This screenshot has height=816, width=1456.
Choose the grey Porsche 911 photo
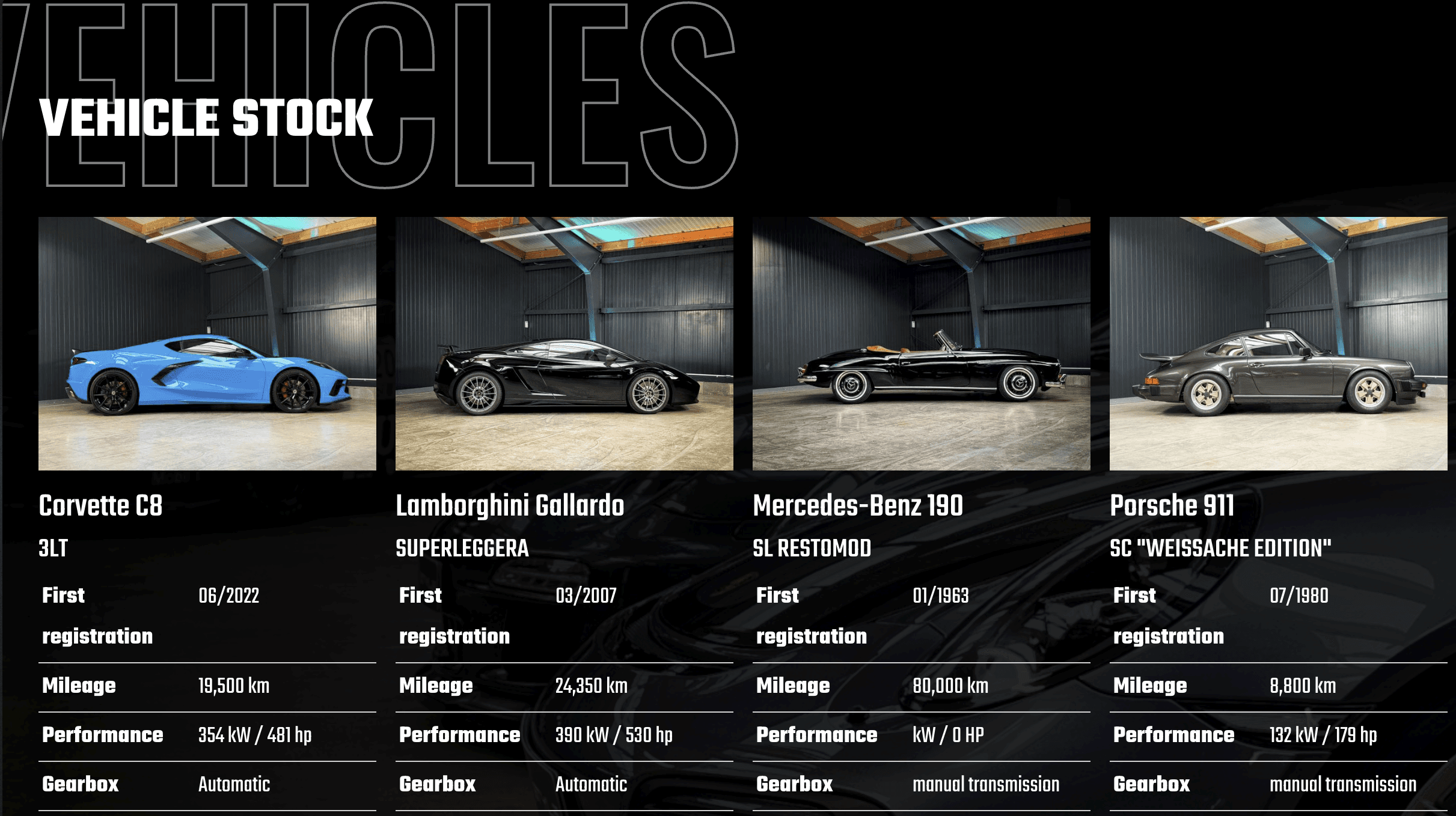pos(1278,343)
